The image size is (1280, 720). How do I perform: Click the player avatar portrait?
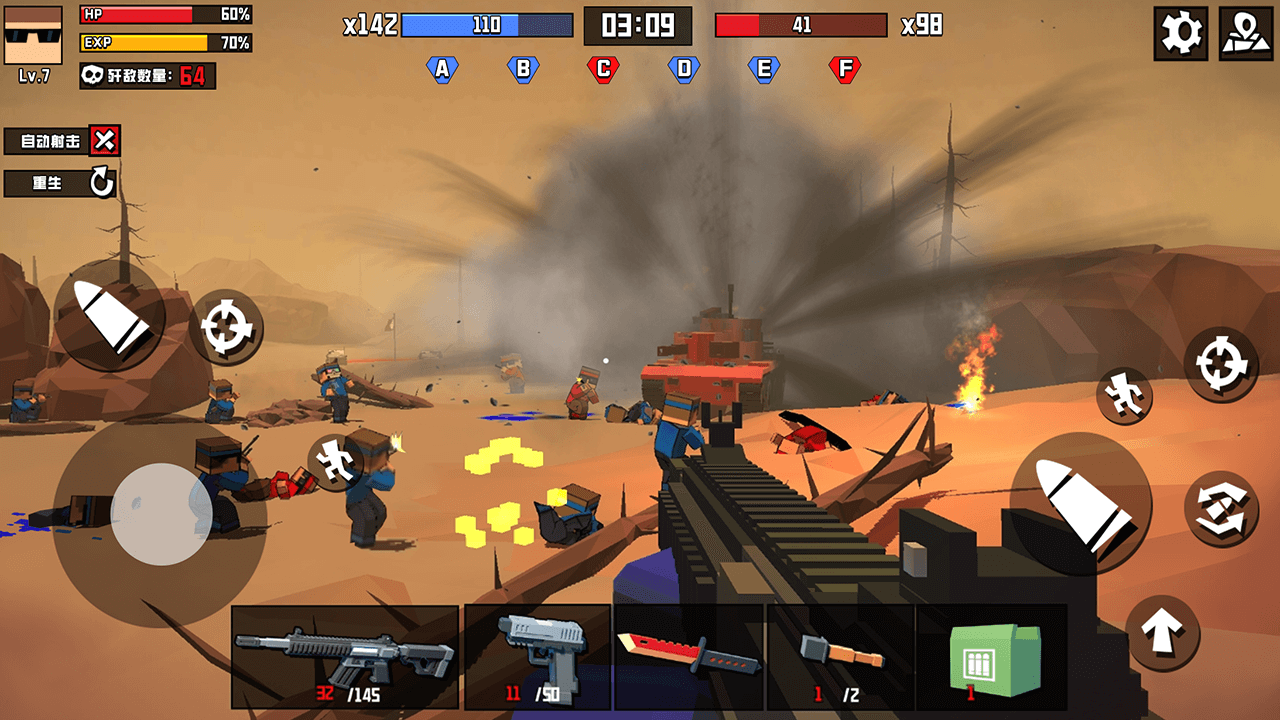coord(32,34)
